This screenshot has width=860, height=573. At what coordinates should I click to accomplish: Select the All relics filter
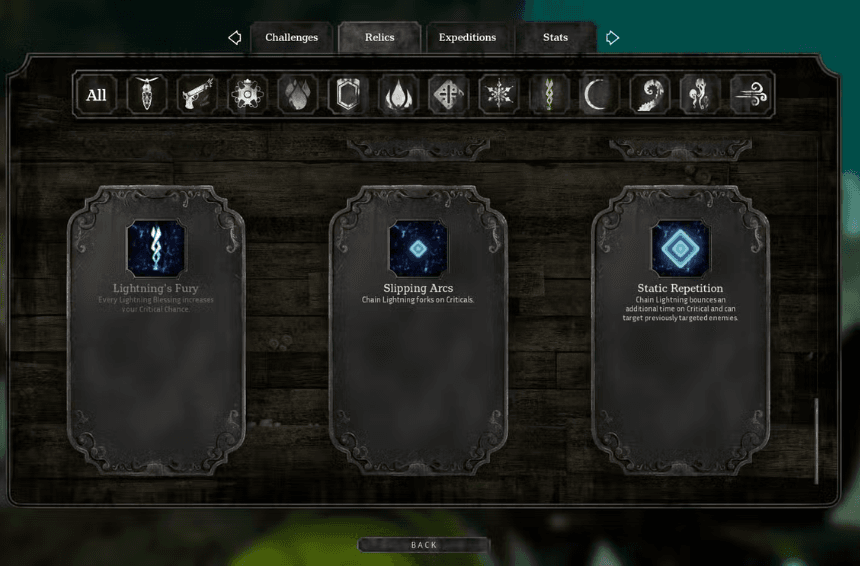(x=97, y=95)
